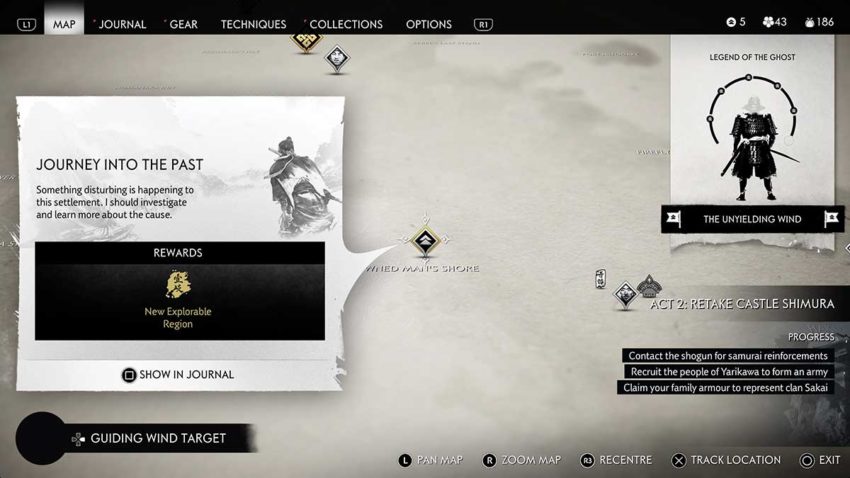
Task: Select the Guiding Wind Target indicator
Action: pos(157,438)
